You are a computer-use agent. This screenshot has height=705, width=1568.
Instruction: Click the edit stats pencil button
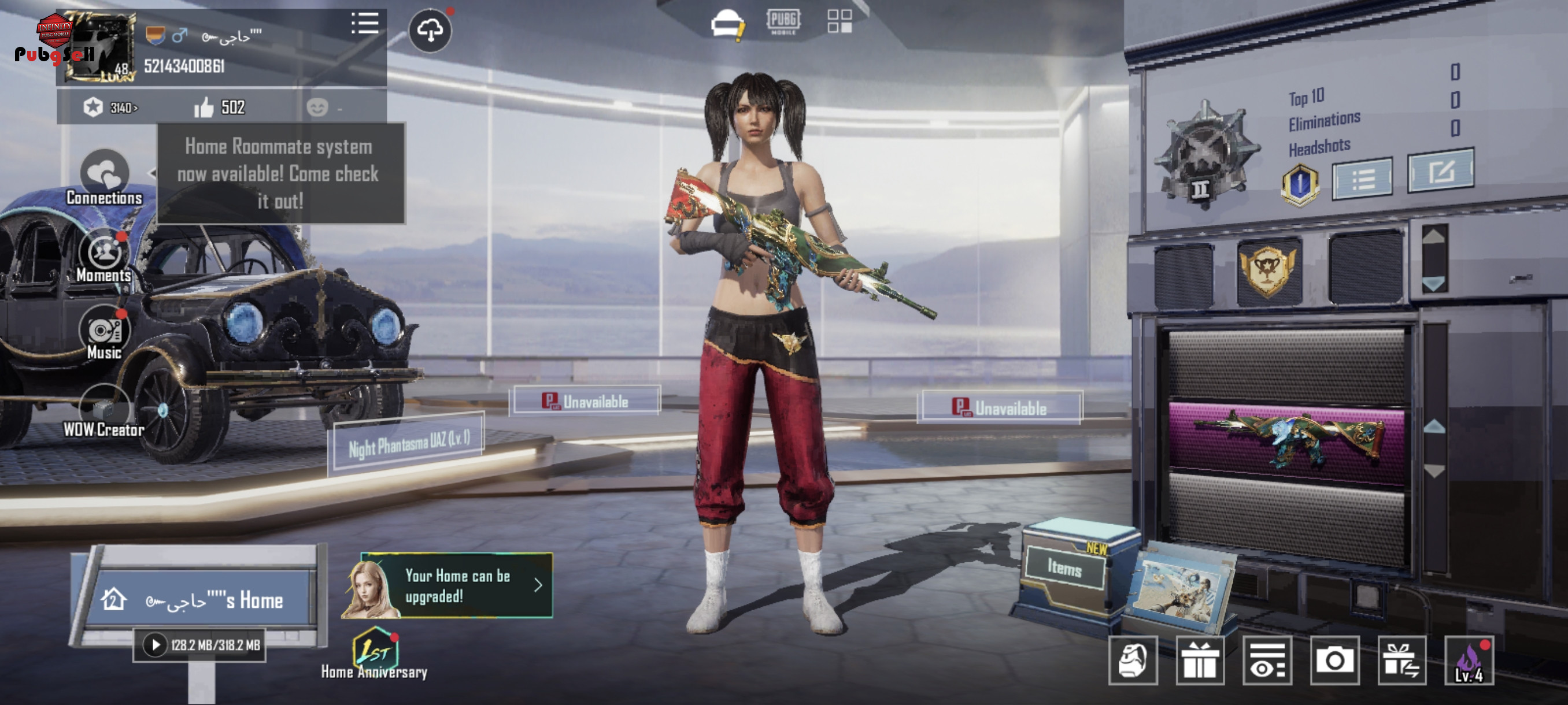1440,172
